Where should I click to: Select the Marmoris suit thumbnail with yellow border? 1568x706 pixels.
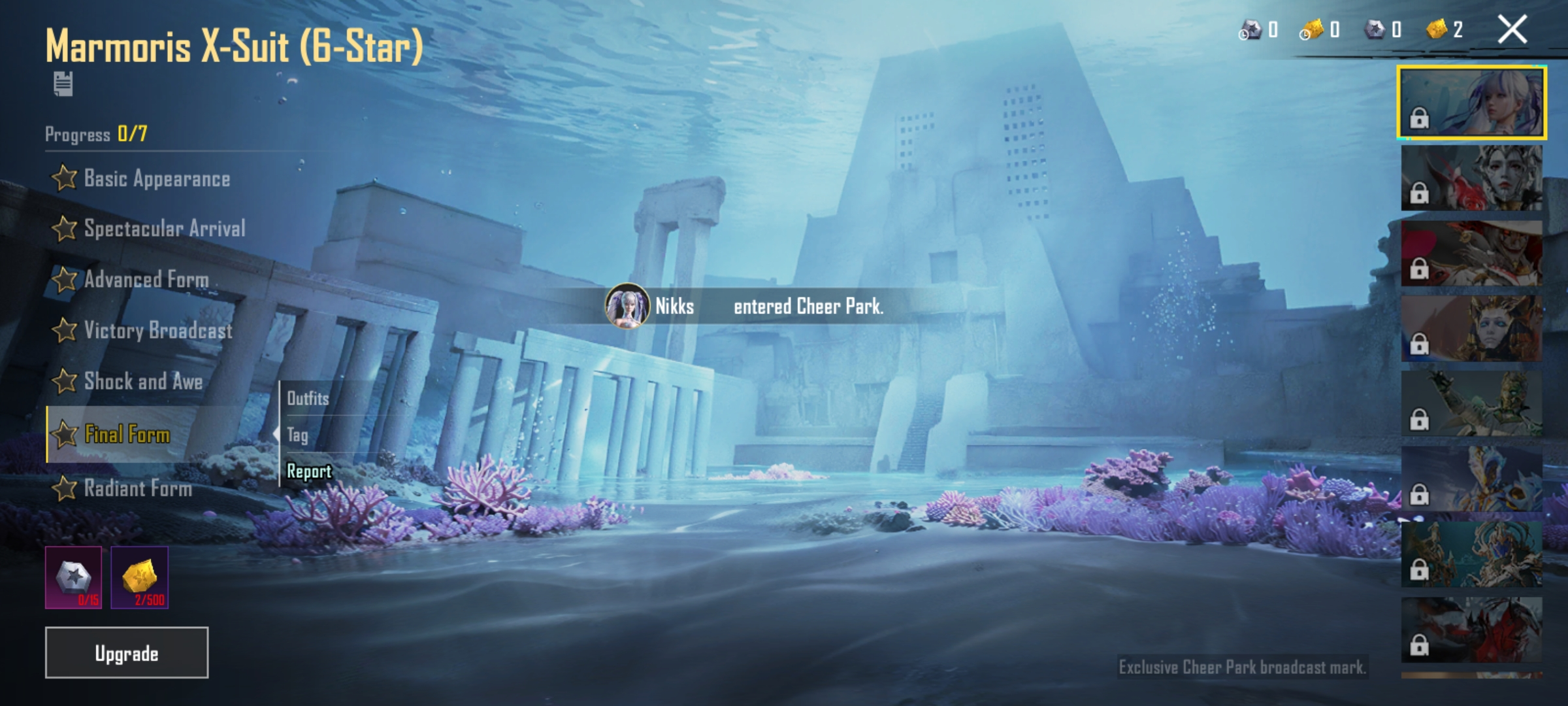1471,103
